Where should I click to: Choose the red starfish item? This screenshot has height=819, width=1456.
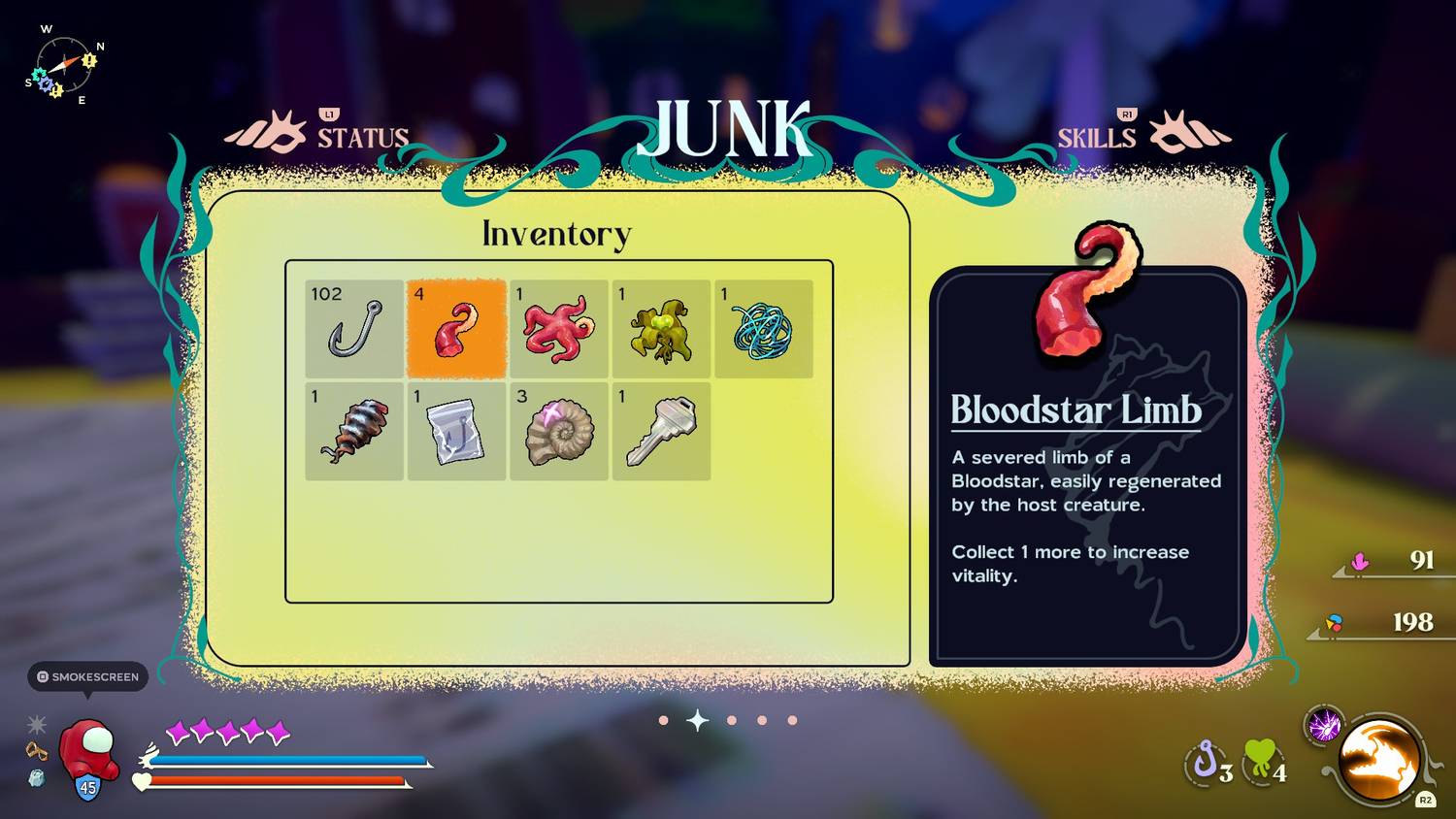coord(559,329)
